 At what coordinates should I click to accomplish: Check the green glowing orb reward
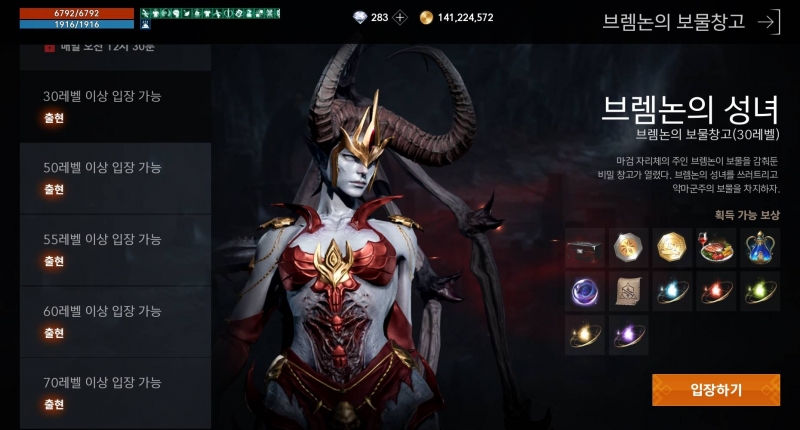(760, 291)
